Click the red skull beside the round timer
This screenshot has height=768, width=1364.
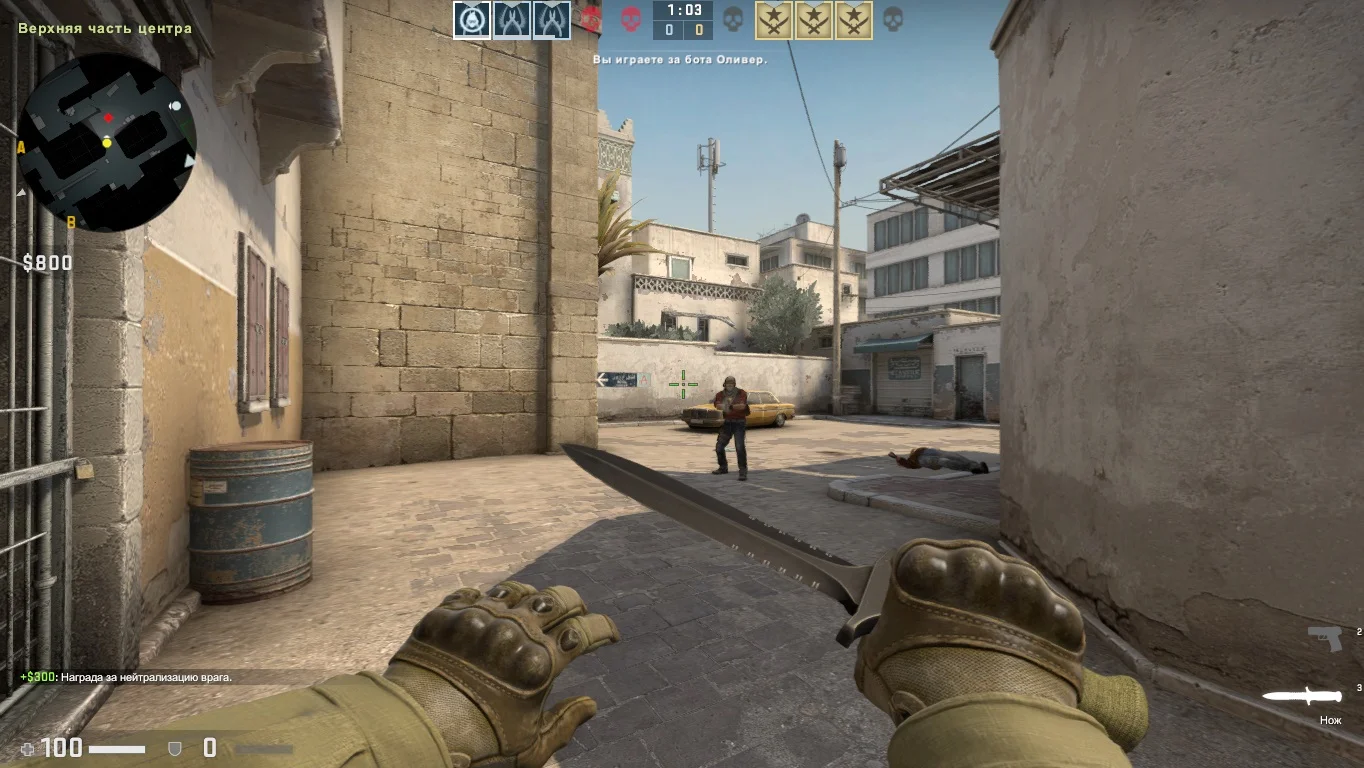[631, 19]
